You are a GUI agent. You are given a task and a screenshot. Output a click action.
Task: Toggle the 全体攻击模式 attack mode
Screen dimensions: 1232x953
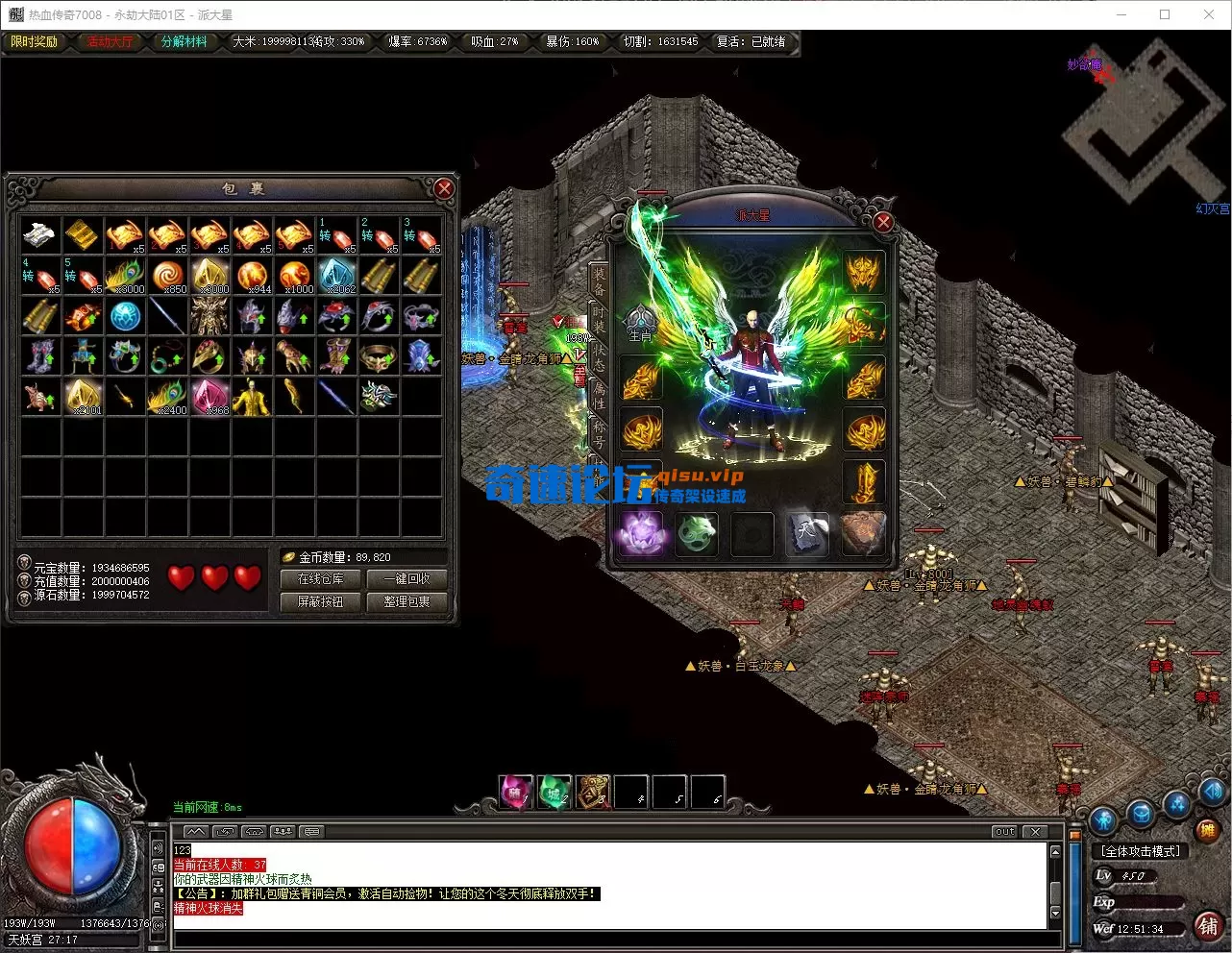[1141, 851]
